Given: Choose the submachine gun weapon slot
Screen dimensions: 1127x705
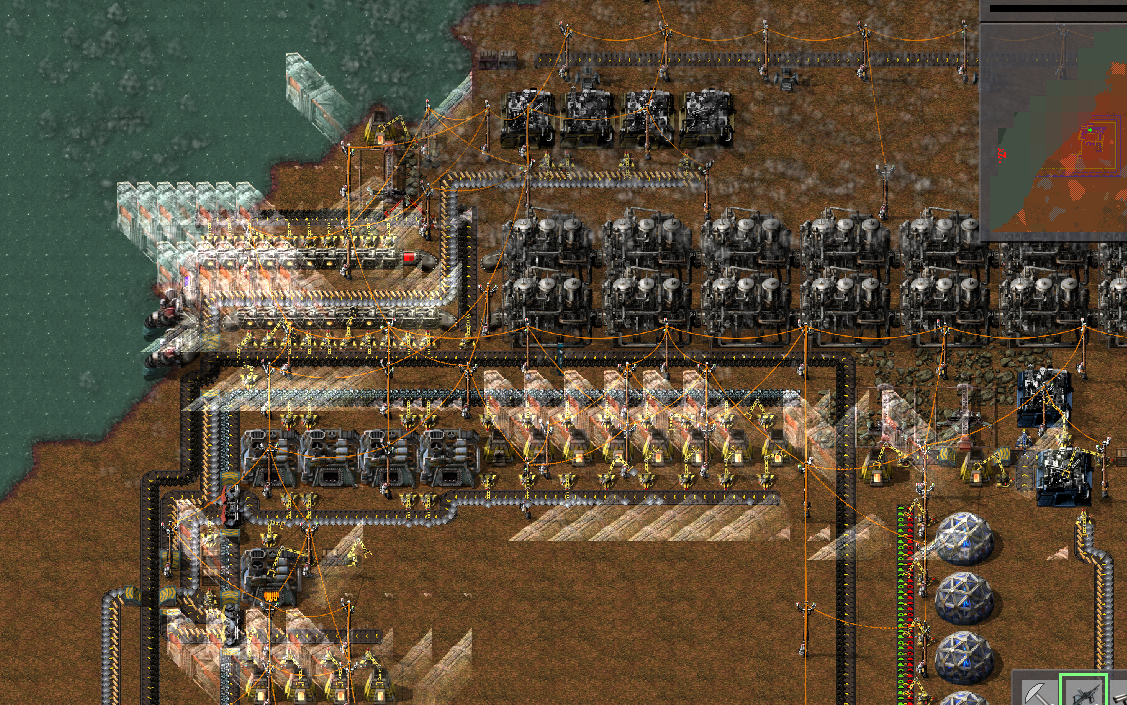Looking at the screenshot, I should tap(1082, 691).
